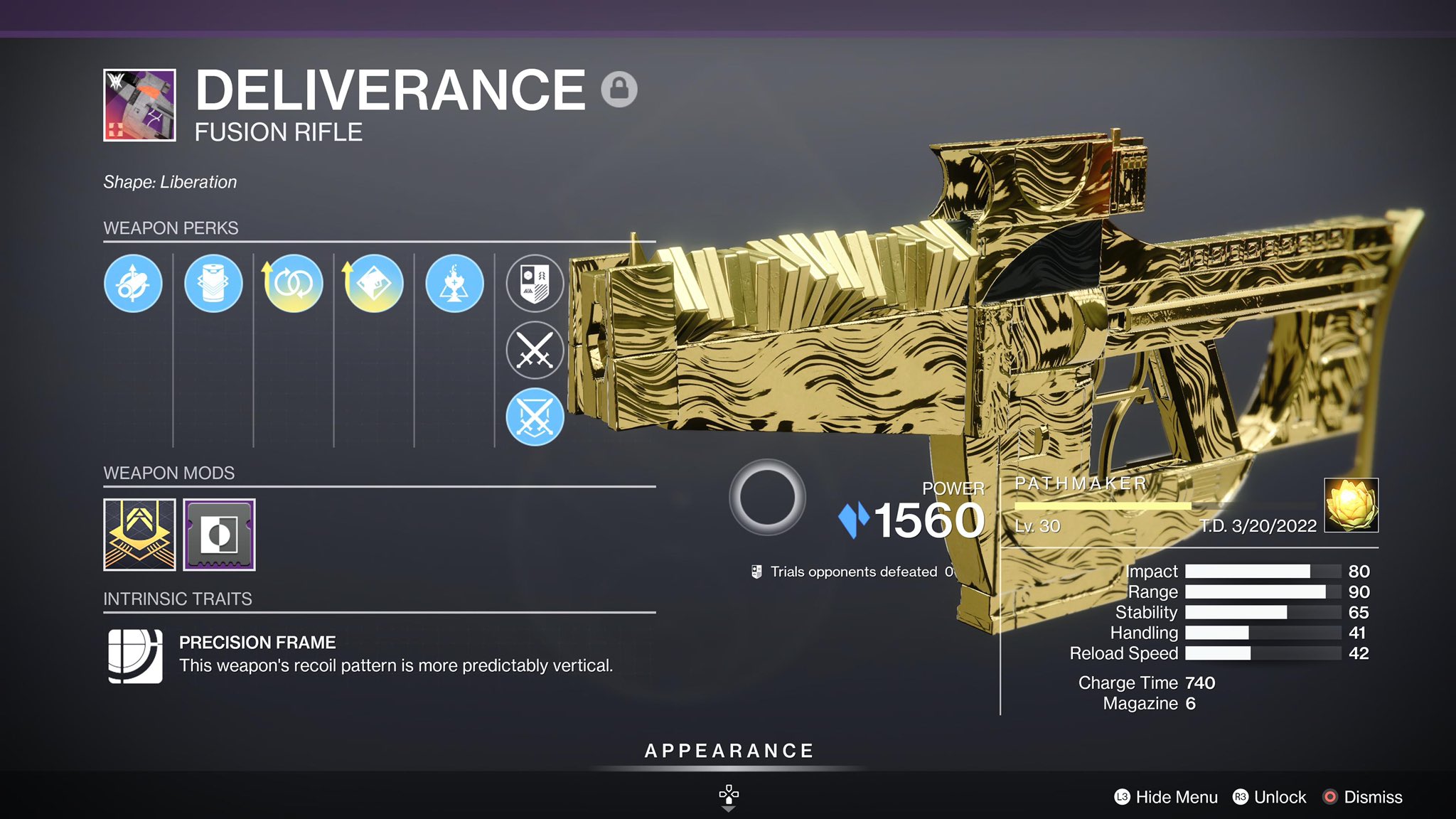Select the Enhanced Battery magazine perk
The height and width of the screenshot is (819, 1456).
click(214, 283)
